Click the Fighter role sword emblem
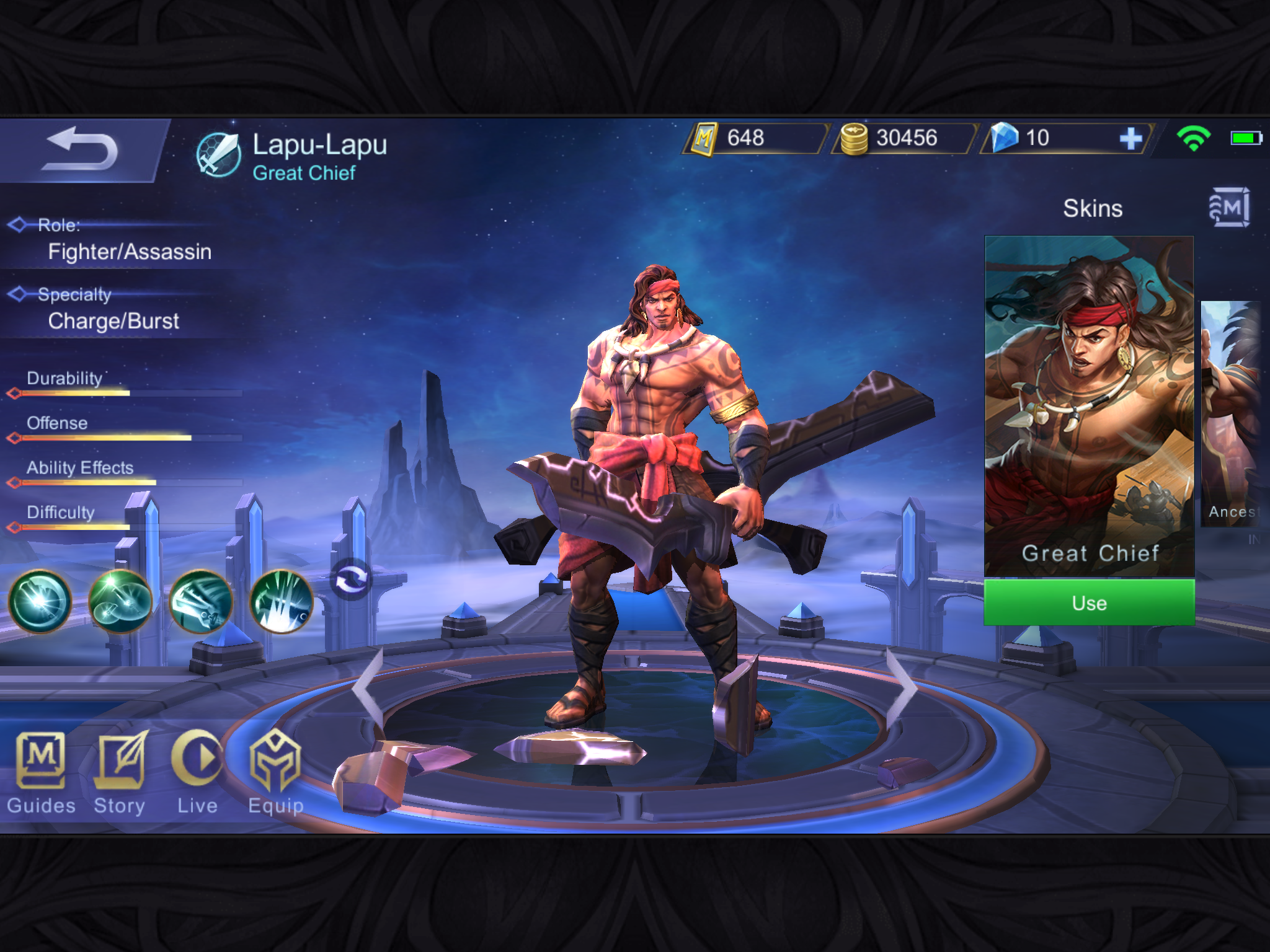This screenshot has height=952, width=1270. (218, 155)
